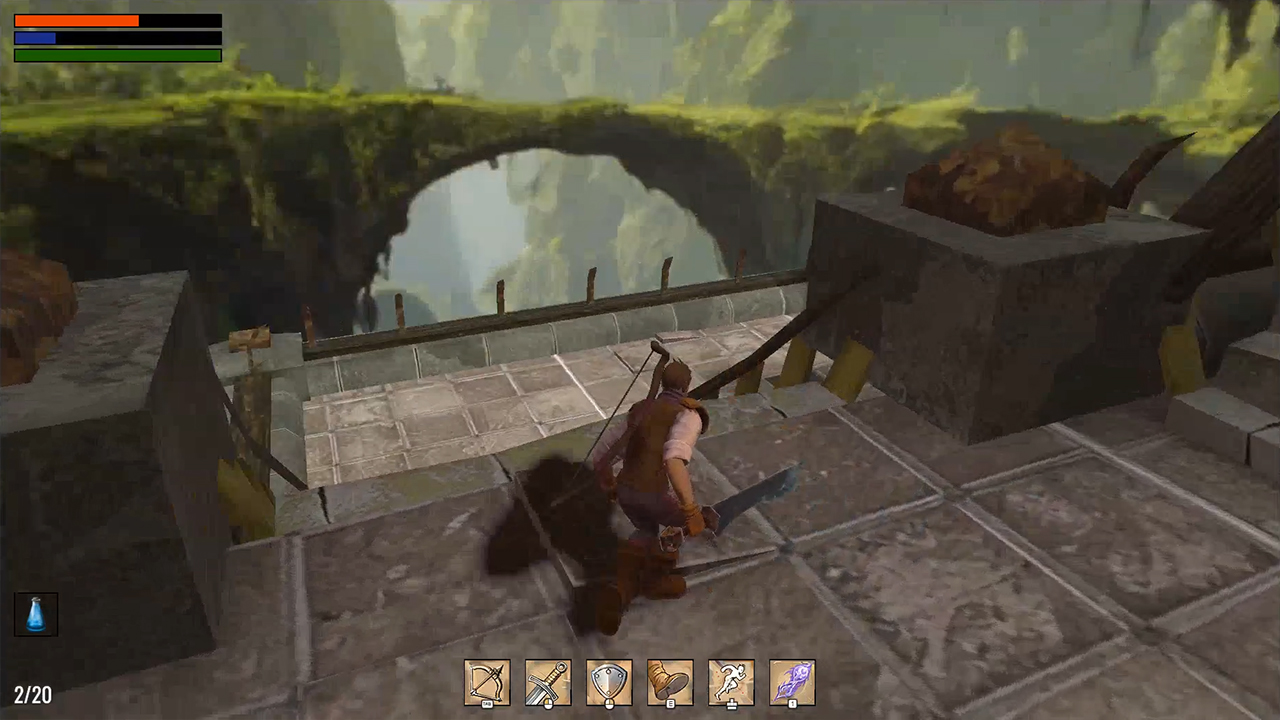Activate the shield block ability icon
This screenshot has width=1280, height=720.
[x=609, y=680]
